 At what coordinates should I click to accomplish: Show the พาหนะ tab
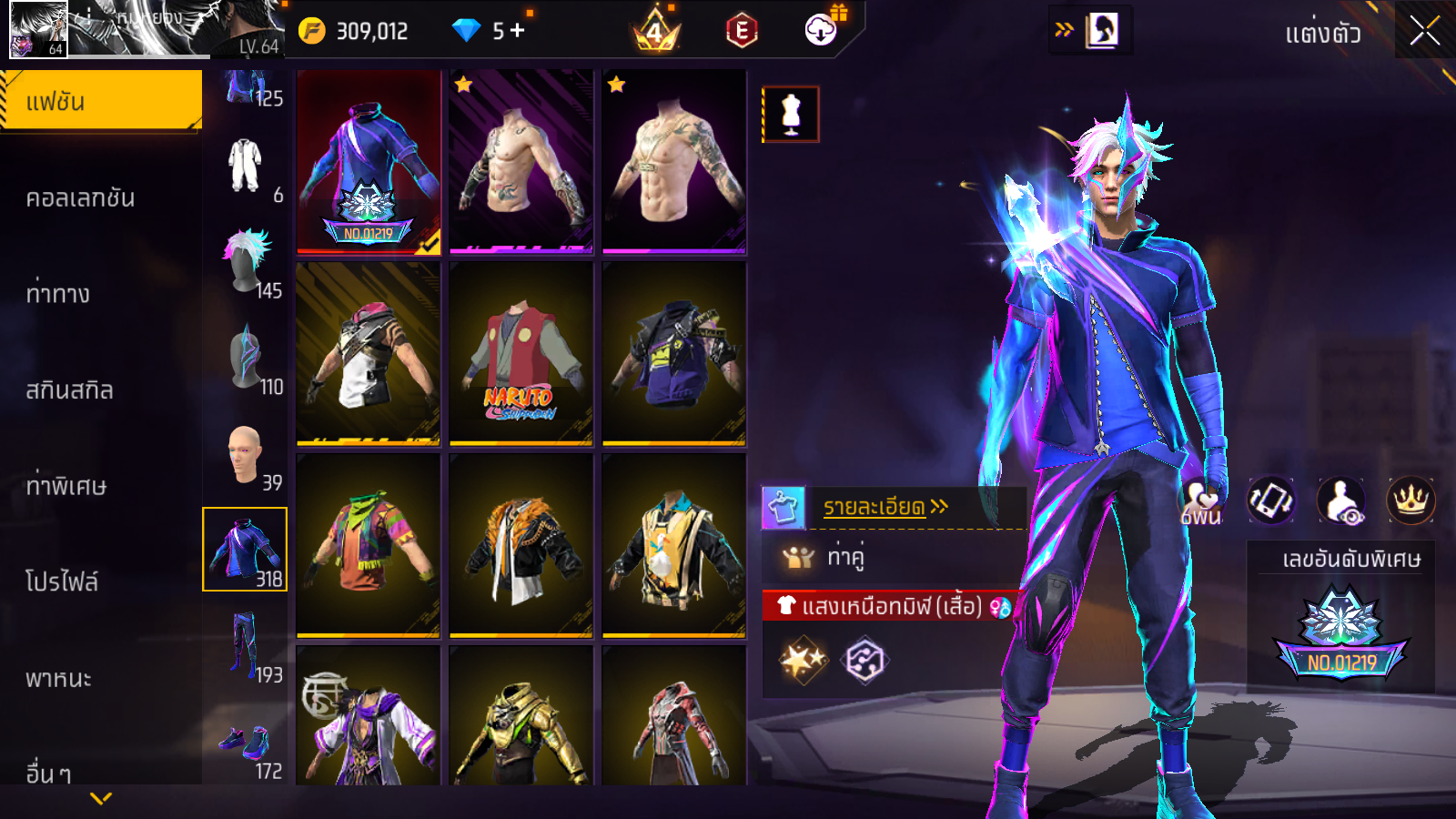pos(58,678)
